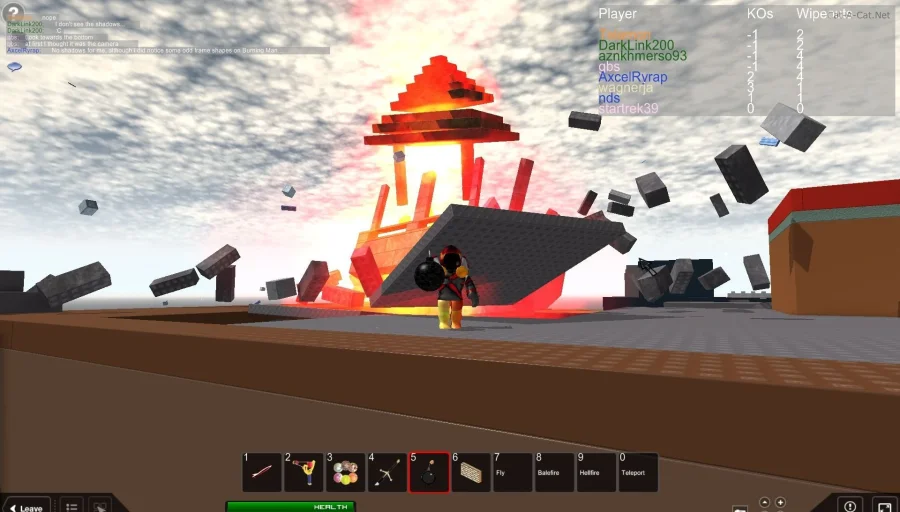Zoom in with the plus camera button

[x=781, y=502]
